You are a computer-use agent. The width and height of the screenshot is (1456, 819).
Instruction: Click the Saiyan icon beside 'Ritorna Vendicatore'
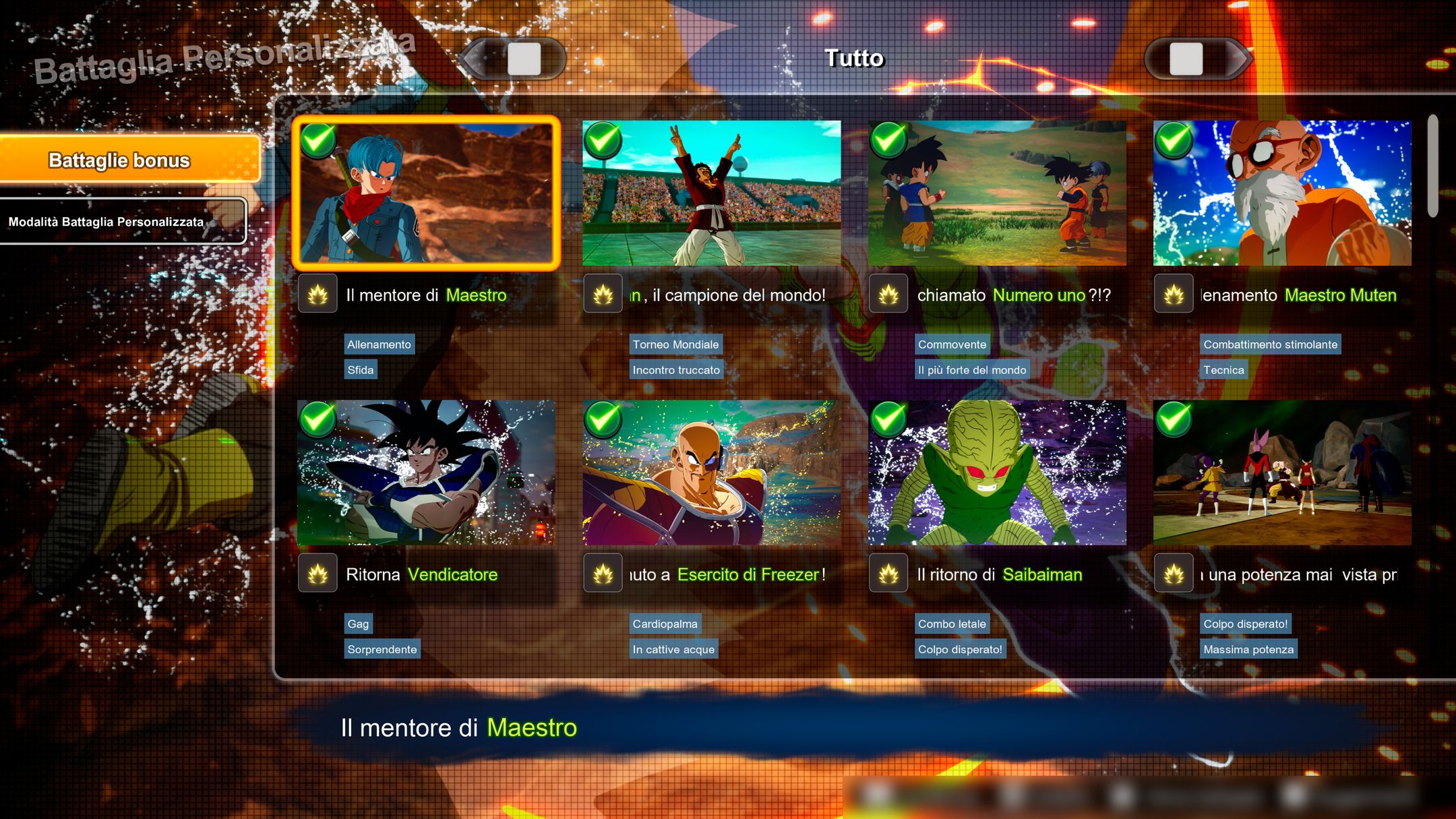[317, 574]
